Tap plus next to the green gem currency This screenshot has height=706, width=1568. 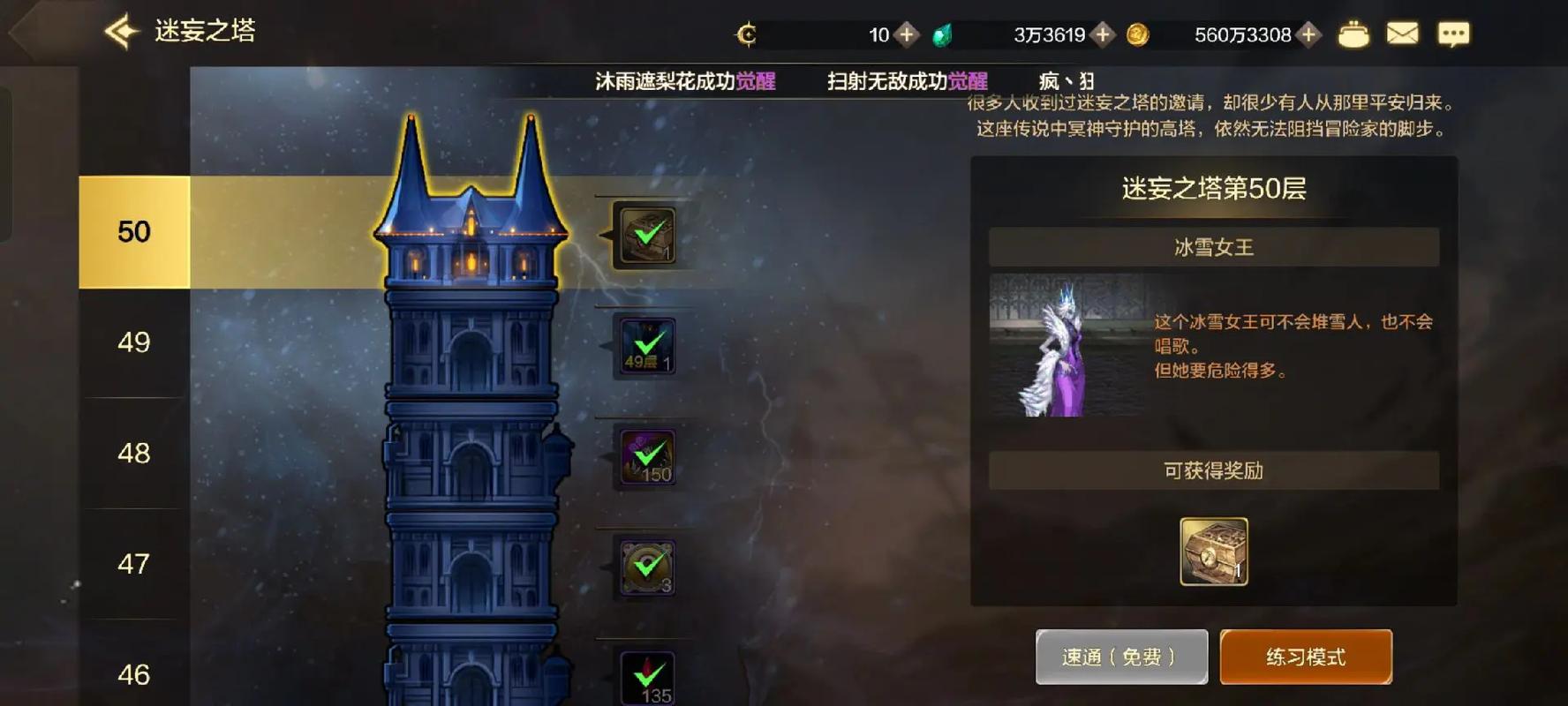(x=1102, y=35)
